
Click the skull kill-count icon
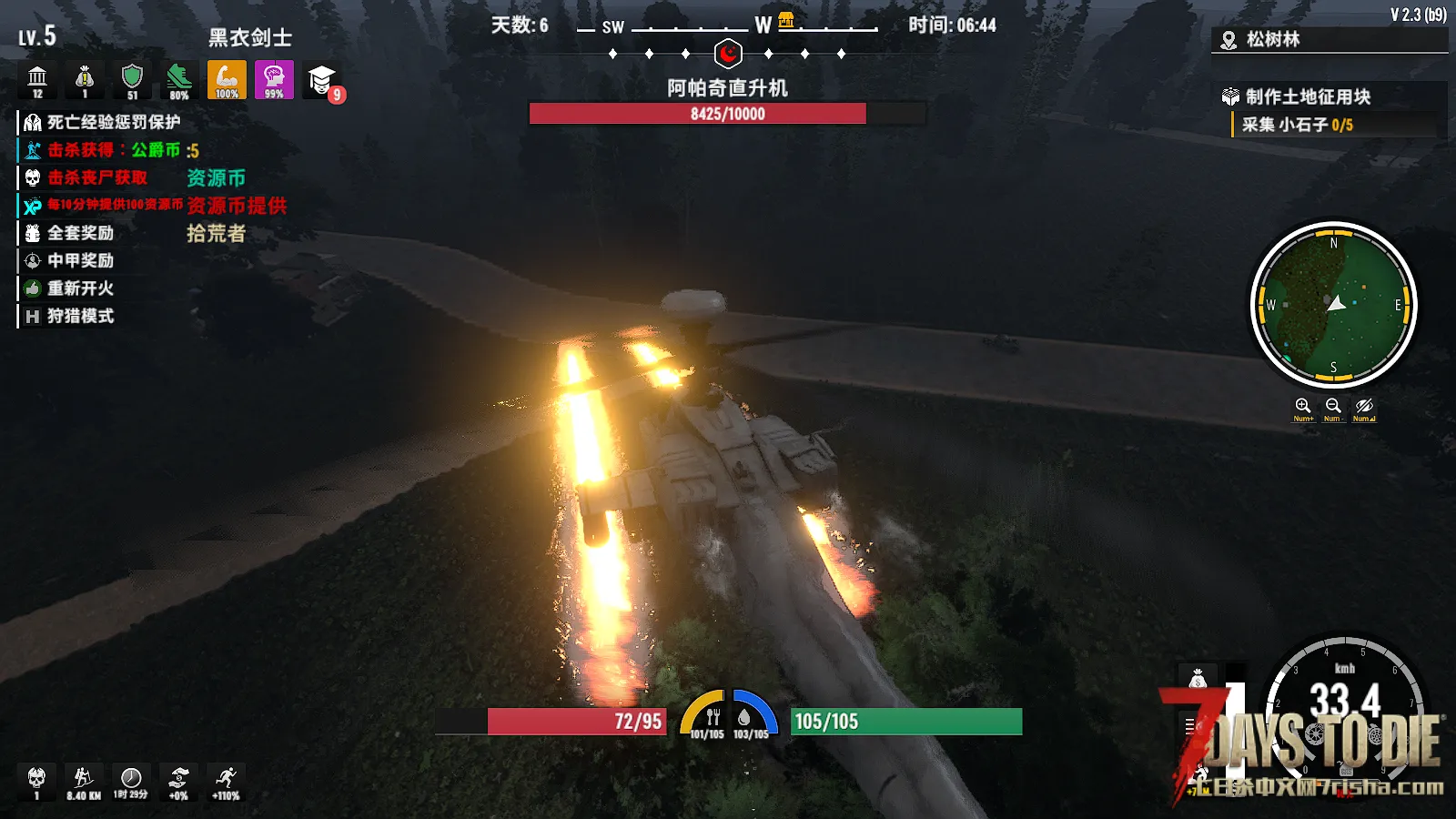tap(36, 779)
